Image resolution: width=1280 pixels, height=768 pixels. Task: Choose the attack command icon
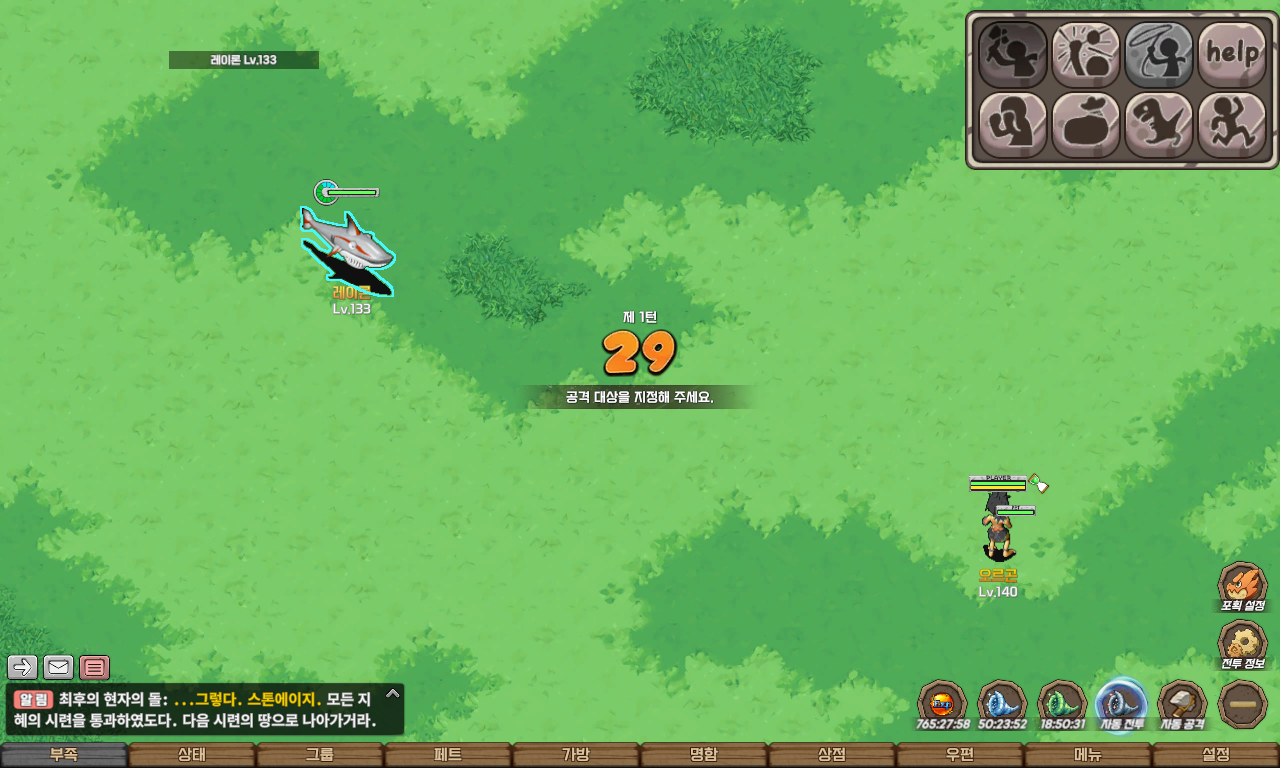coord(1012,54)
